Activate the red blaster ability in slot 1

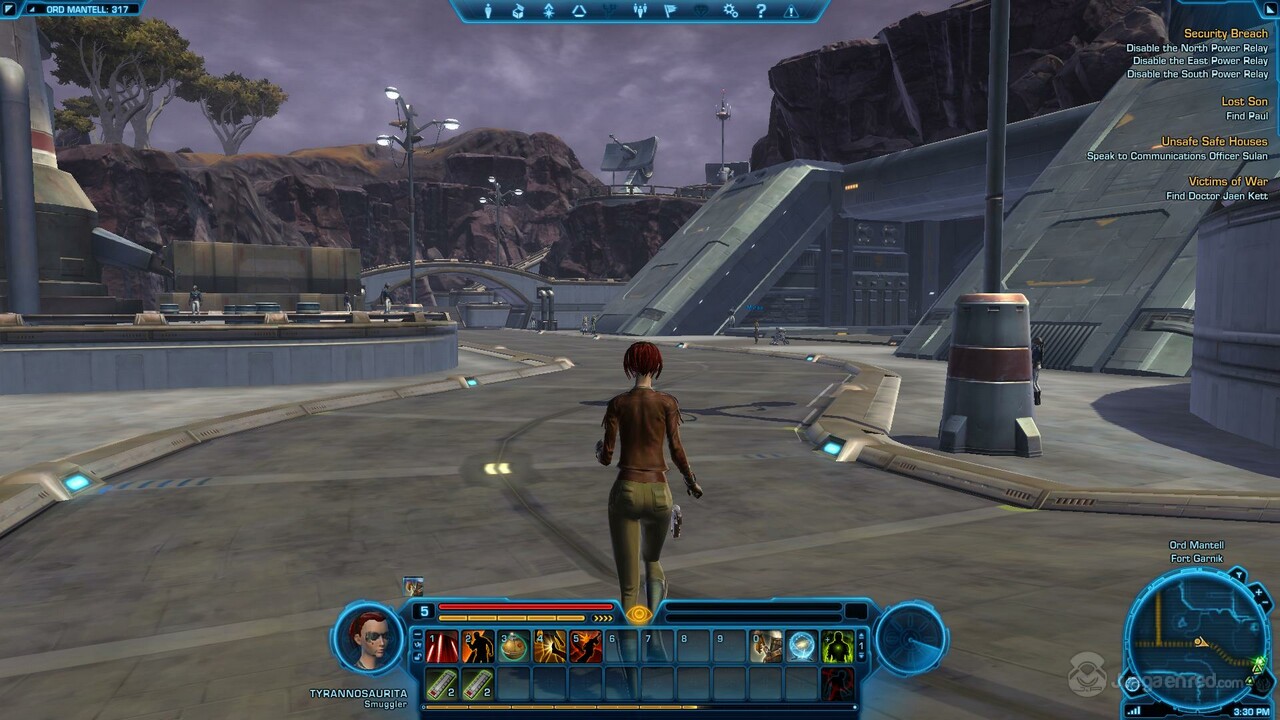[x=442, y=647]
